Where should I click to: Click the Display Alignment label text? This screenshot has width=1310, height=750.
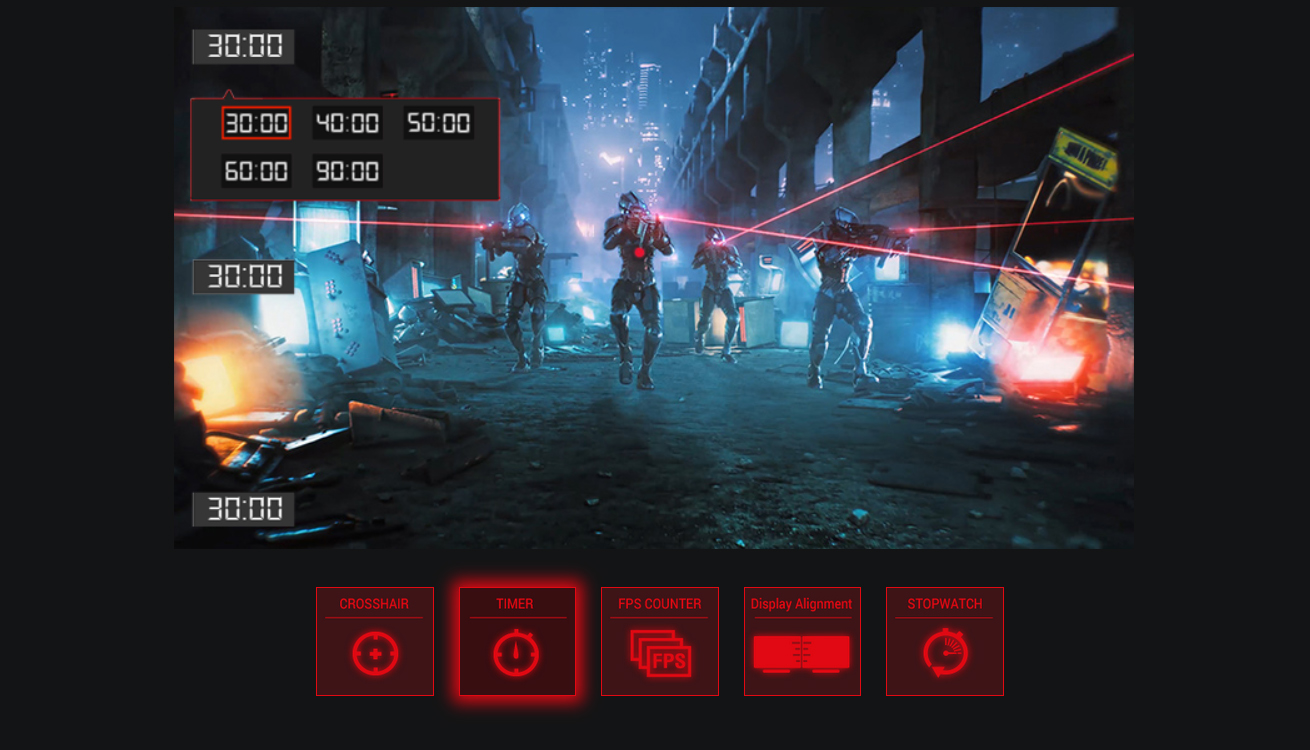802,603
